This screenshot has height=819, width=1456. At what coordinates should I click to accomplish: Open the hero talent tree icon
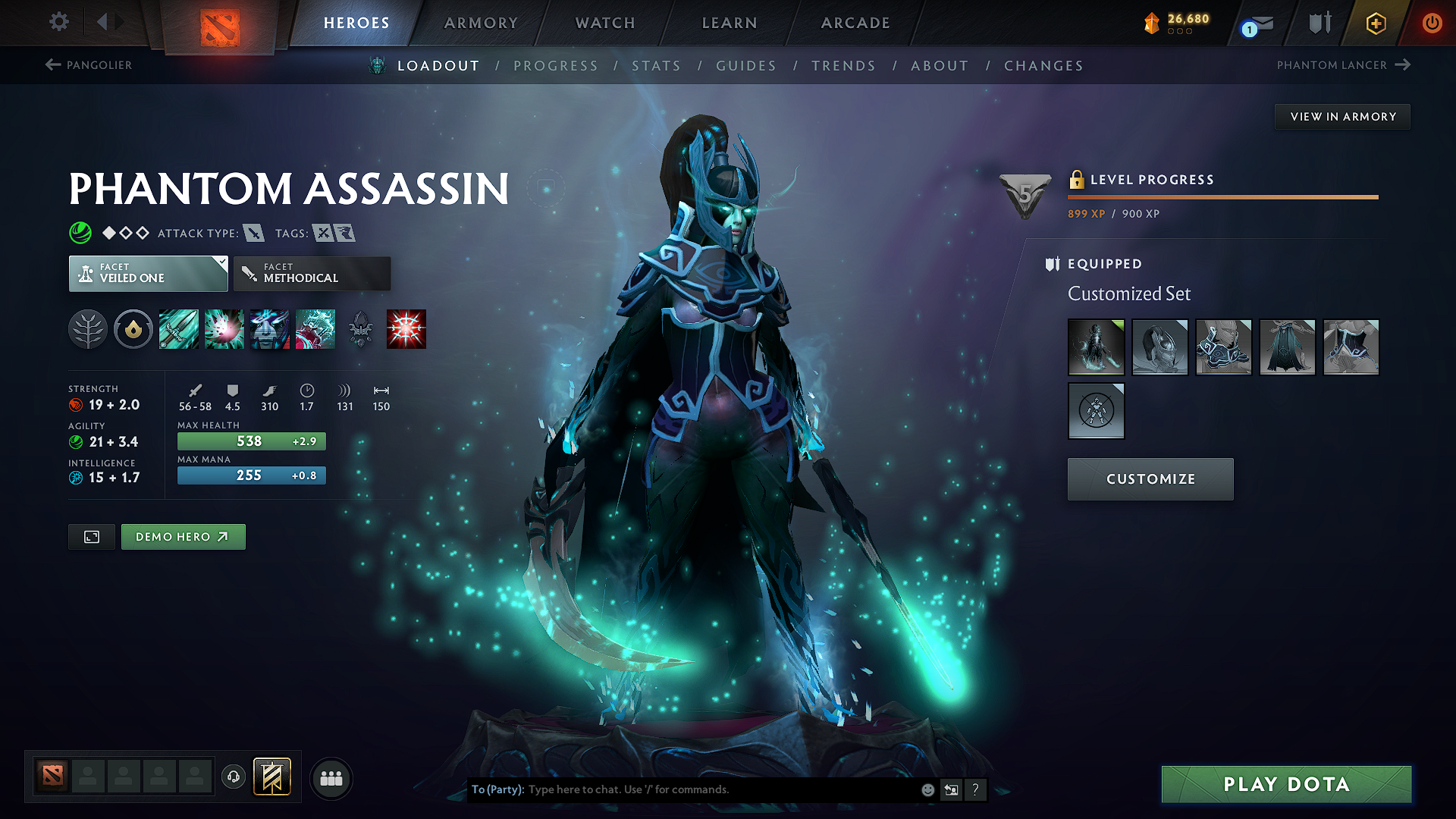click(x=88, y=329)
